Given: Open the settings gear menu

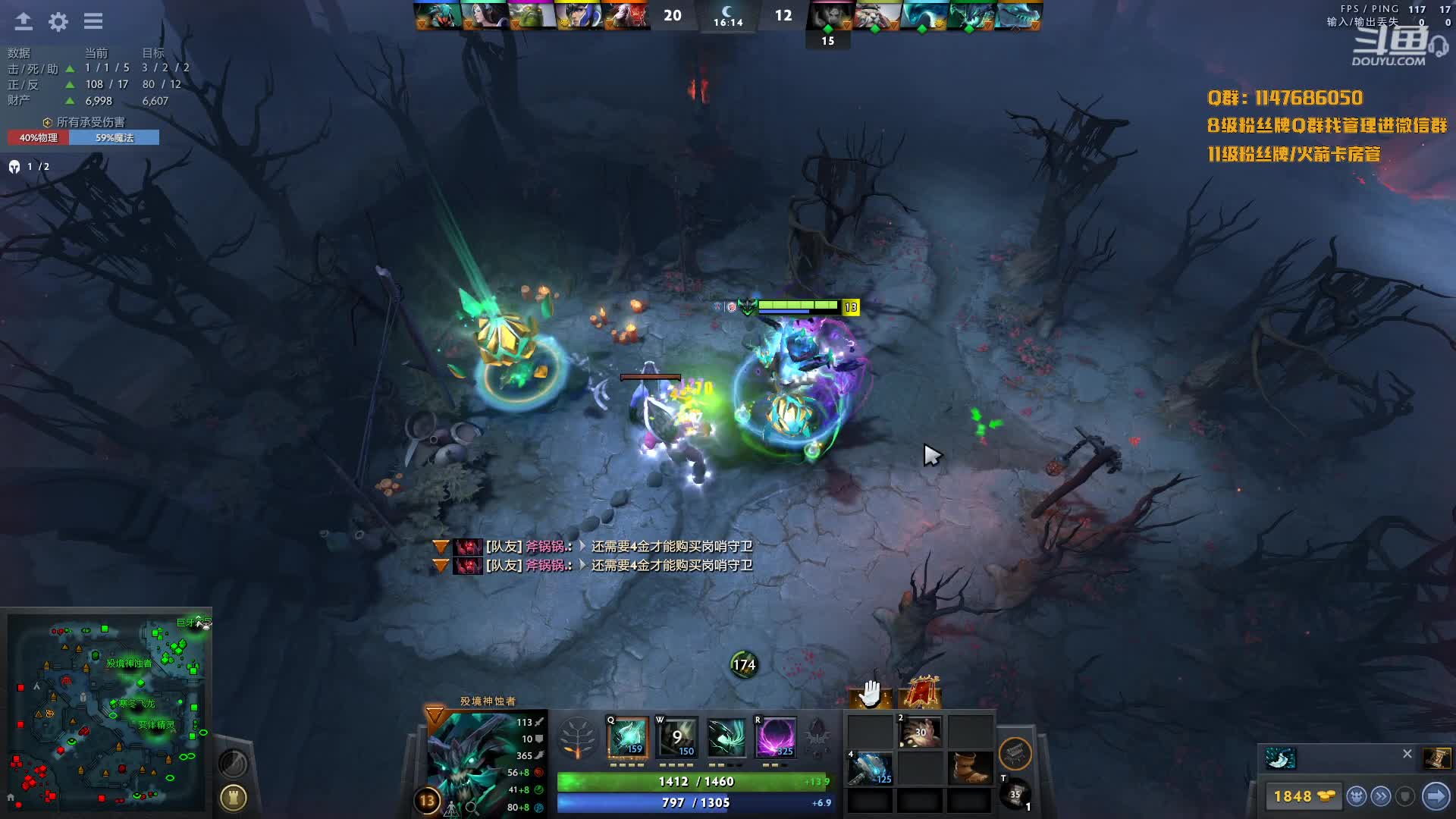Looking at the screenshot, I should coord(58,21).
